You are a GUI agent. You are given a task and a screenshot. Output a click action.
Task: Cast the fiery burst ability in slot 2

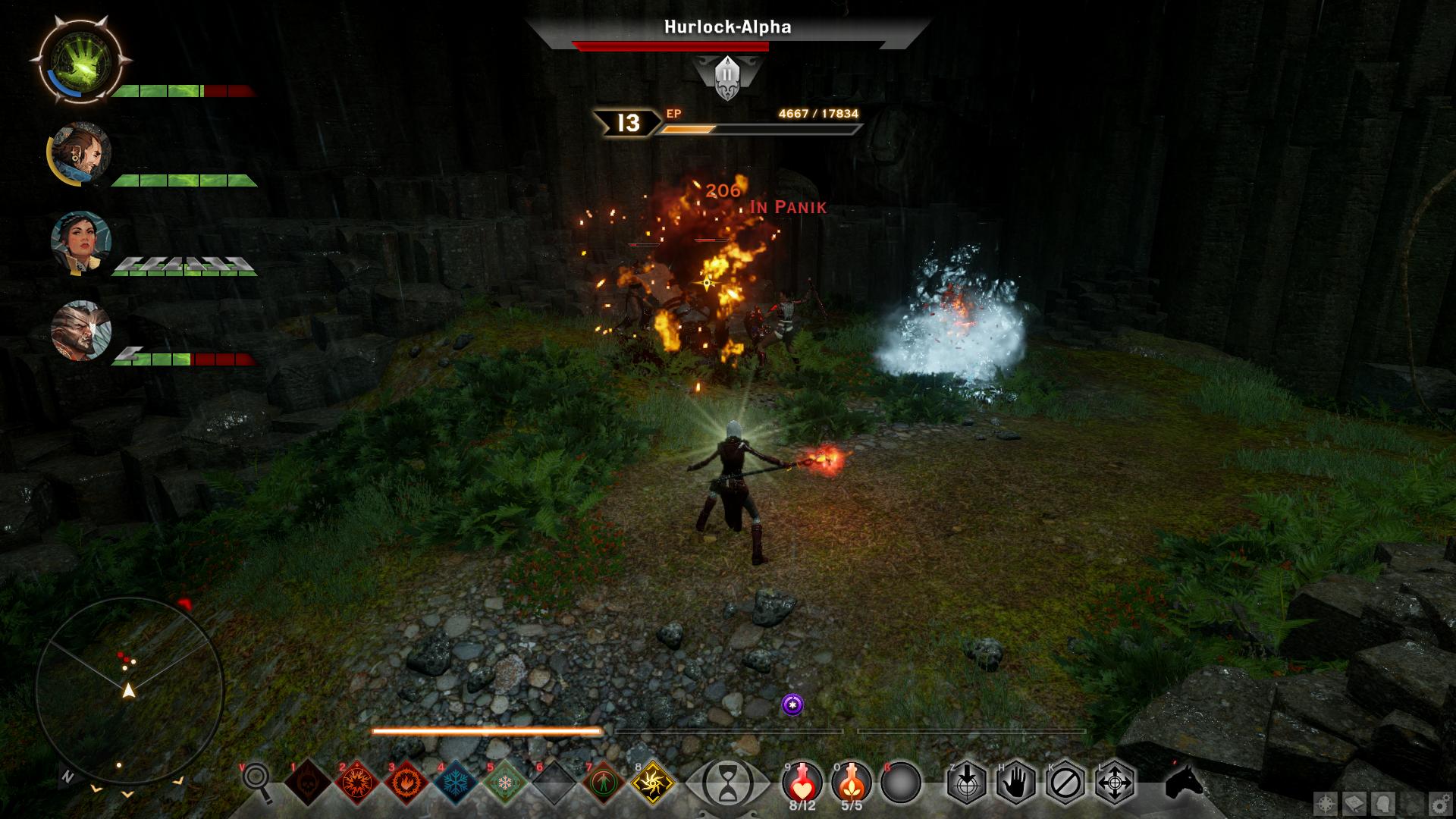357,782
